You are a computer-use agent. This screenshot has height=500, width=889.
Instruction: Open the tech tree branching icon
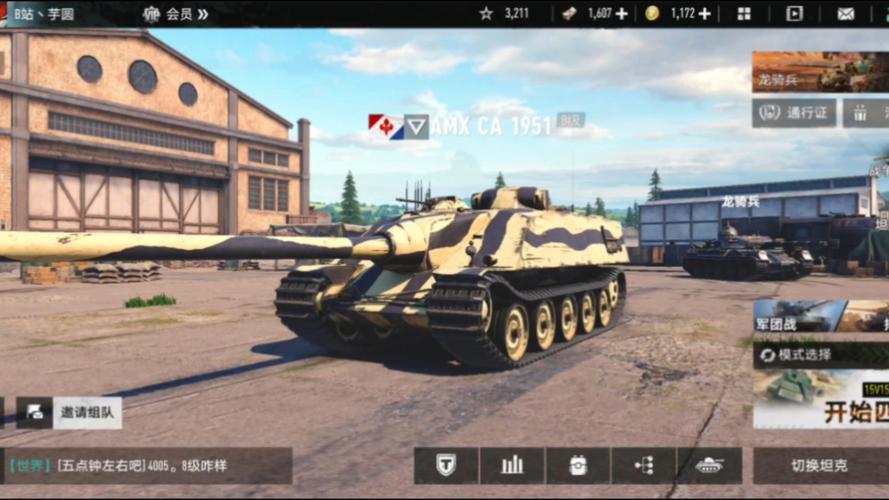pyautogui.click(x=644, y=465)
